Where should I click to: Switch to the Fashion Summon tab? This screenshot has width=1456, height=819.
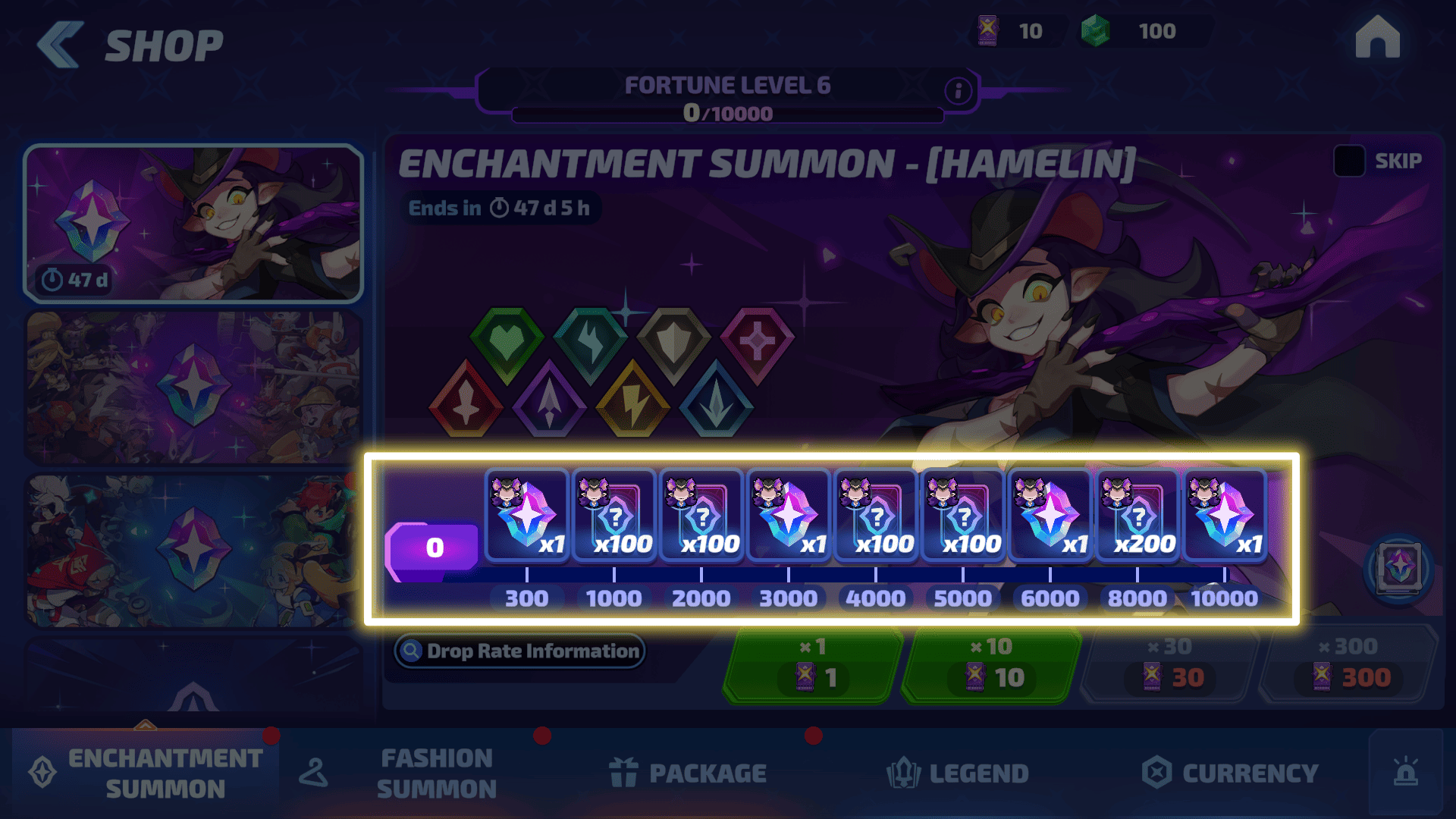(436, 773)
